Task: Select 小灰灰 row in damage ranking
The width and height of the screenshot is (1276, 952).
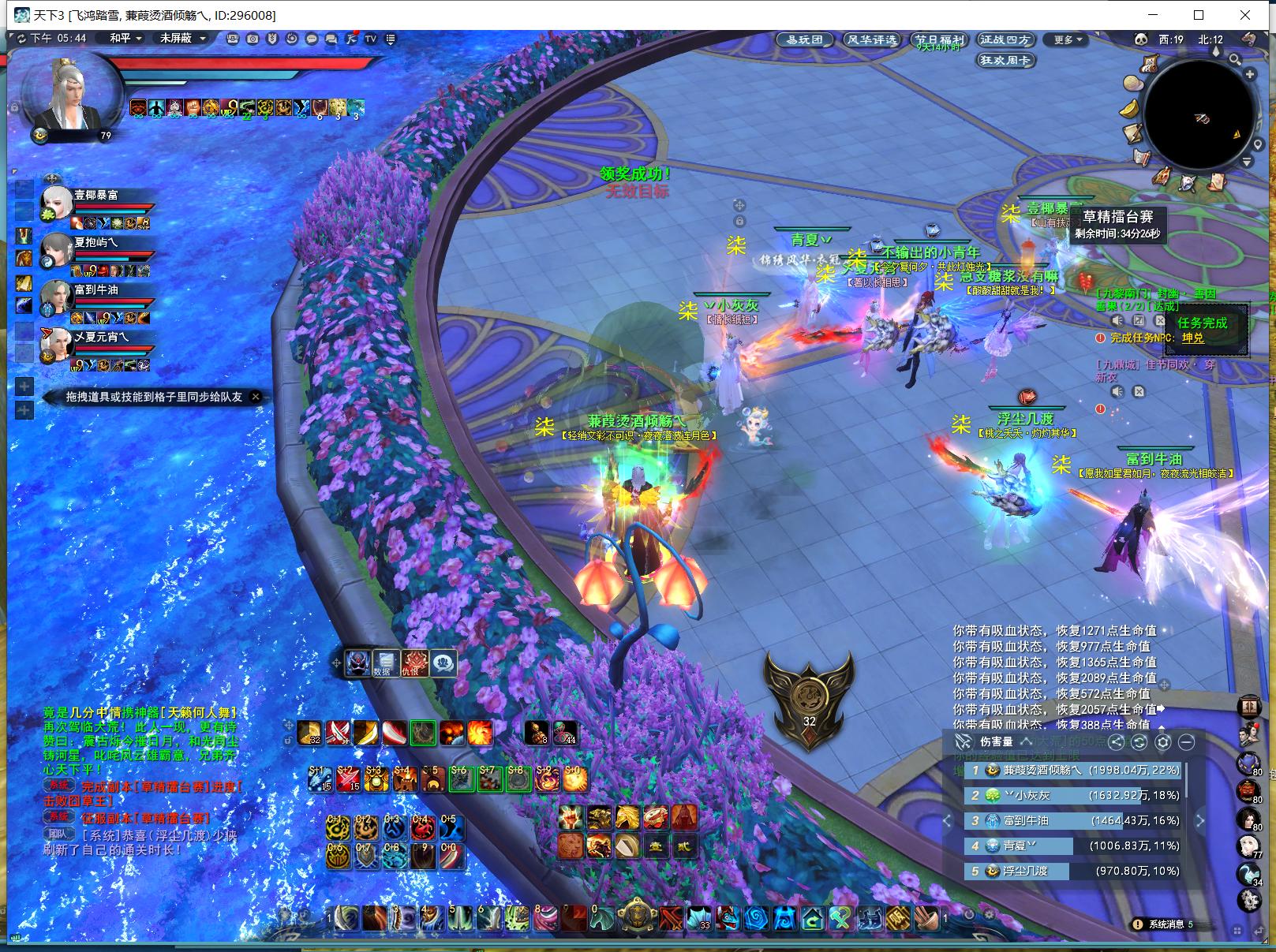Action: 1073,795
